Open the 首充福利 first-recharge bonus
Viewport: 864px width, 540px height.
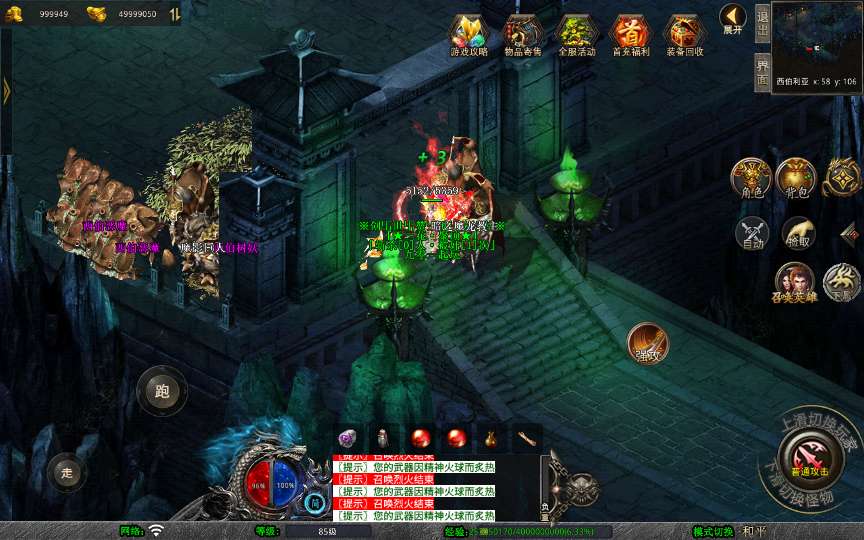pyautogui.click(x=630, y=35)
